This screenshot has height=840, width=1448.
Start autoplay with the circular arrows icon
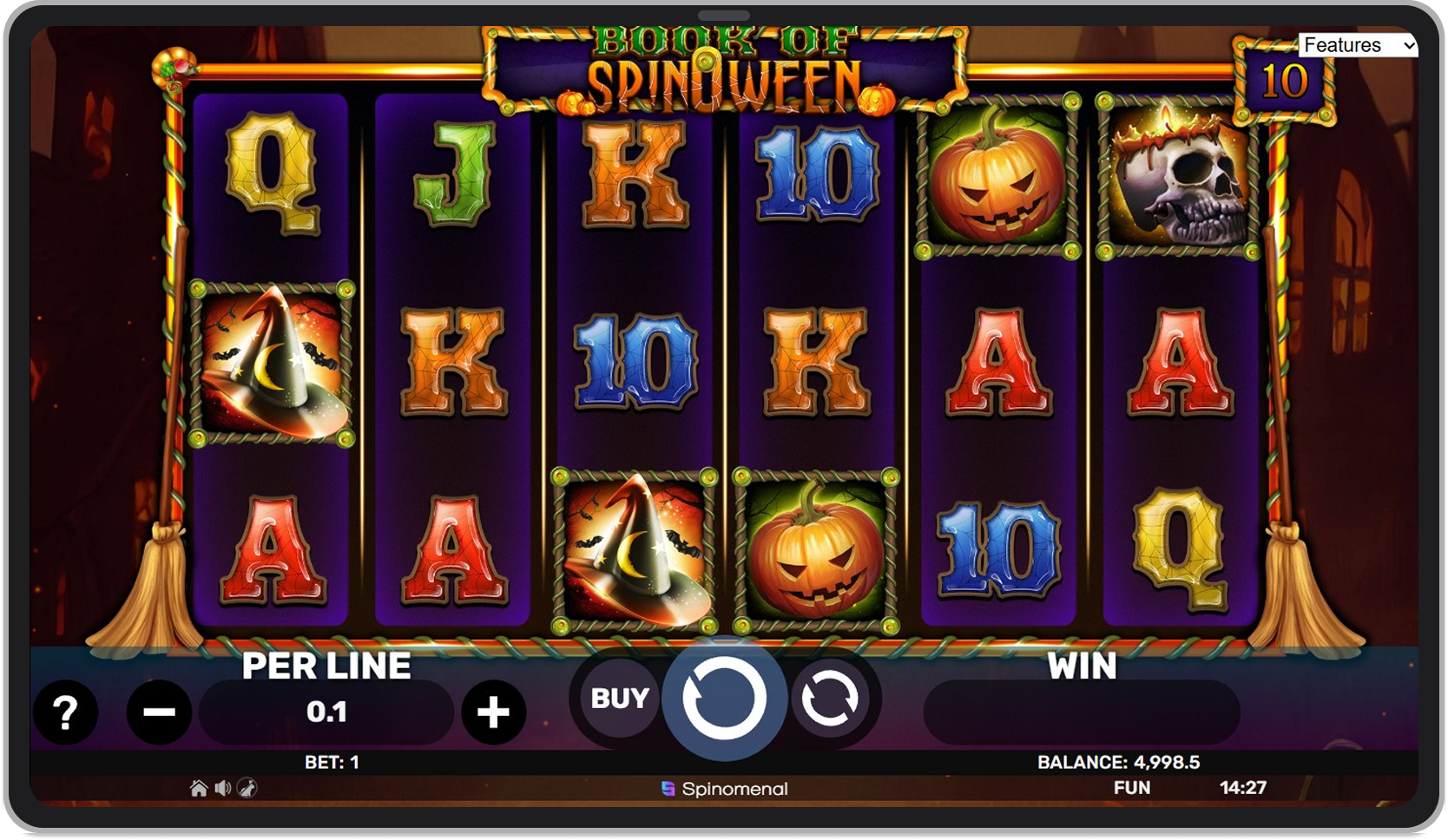(x=833, y=699)
